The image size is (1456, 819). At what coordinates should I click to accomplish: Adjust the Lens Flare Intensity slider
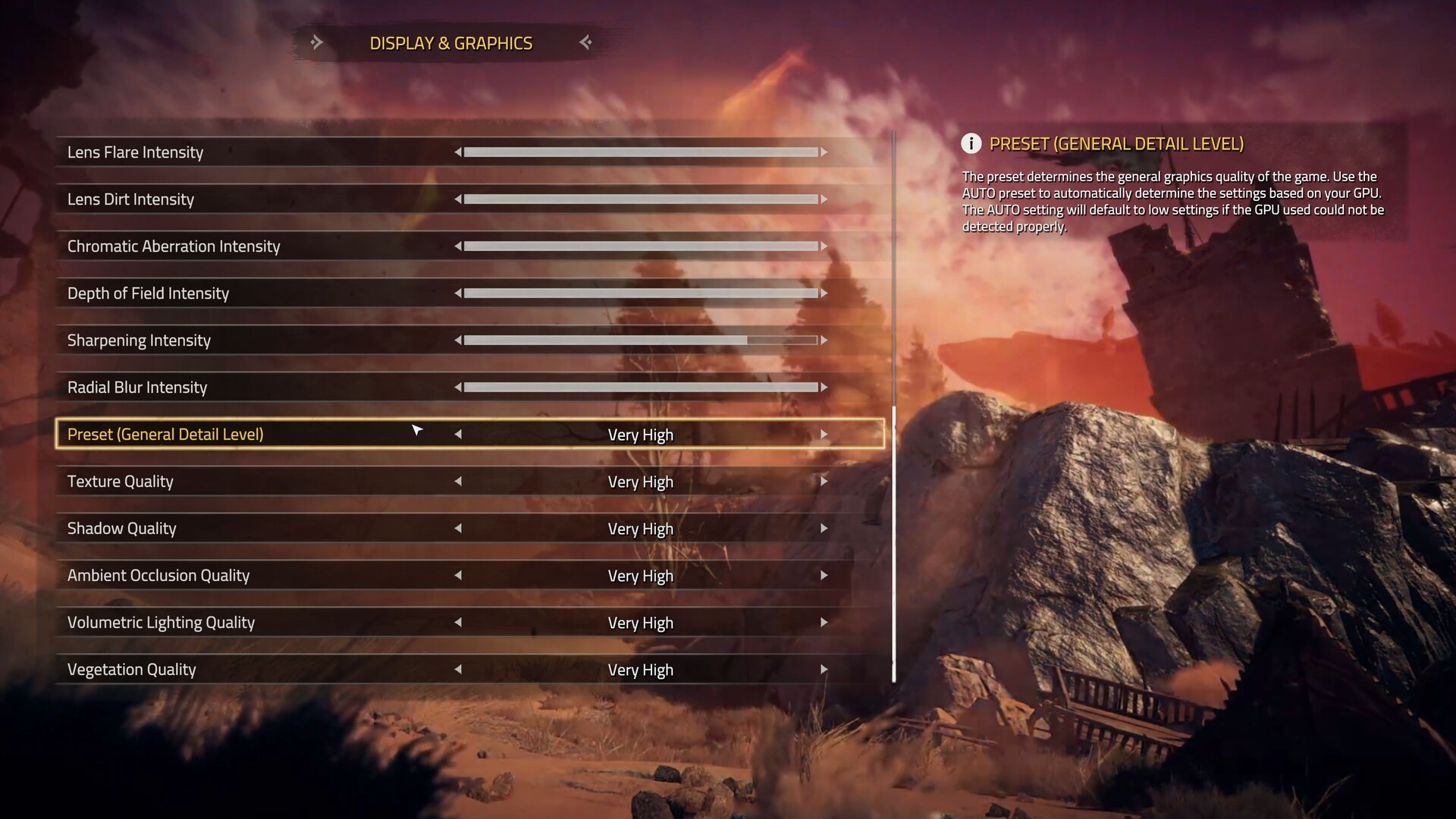pos(641,152)
